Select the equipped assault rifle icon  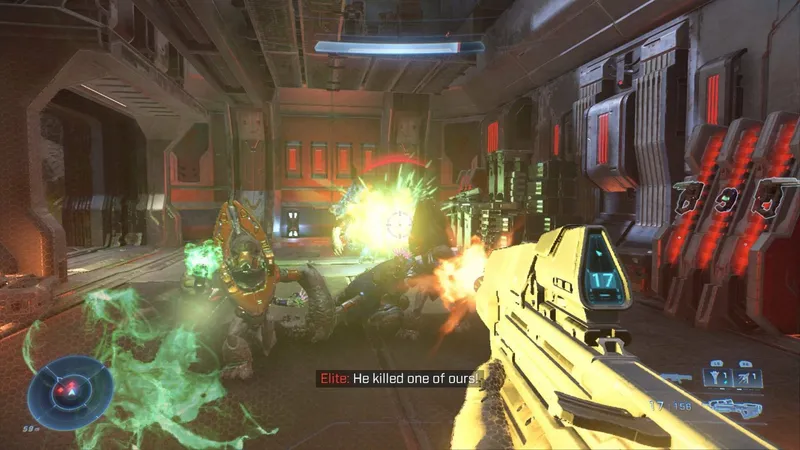(x=731, y=407)
